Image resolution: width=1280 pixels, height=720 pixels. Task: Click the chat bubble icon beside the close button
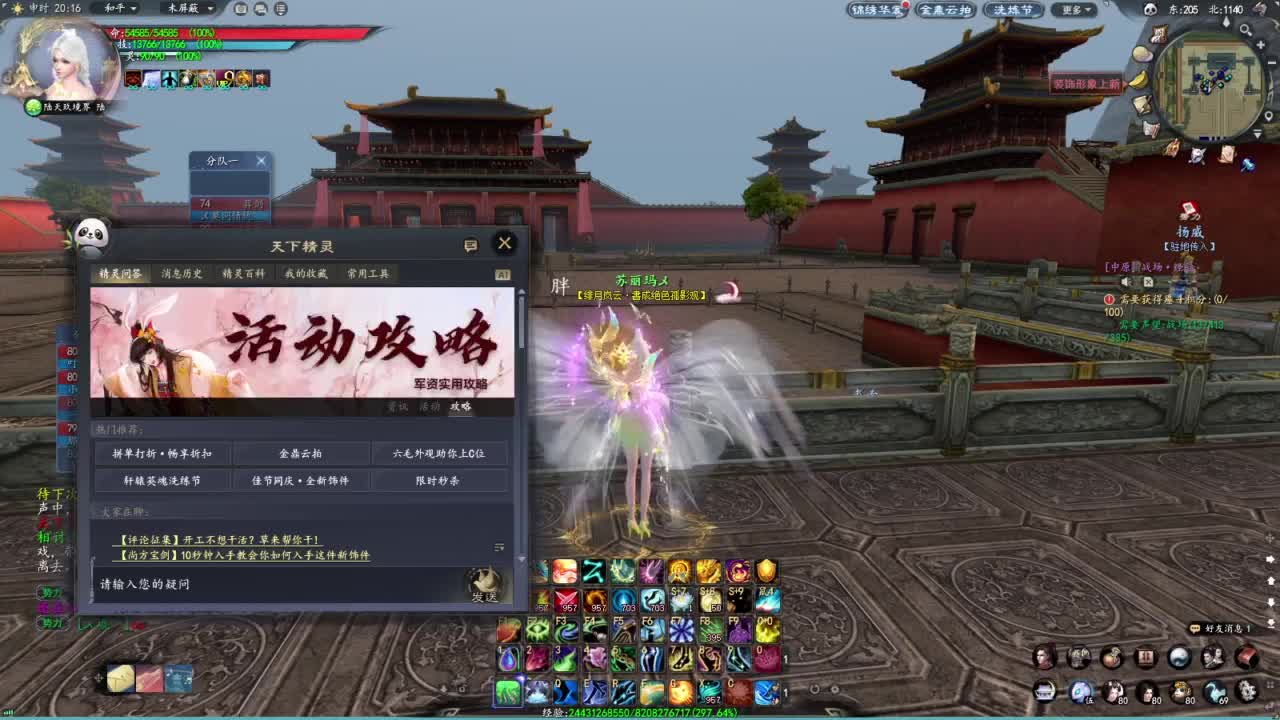click(470, 245)
